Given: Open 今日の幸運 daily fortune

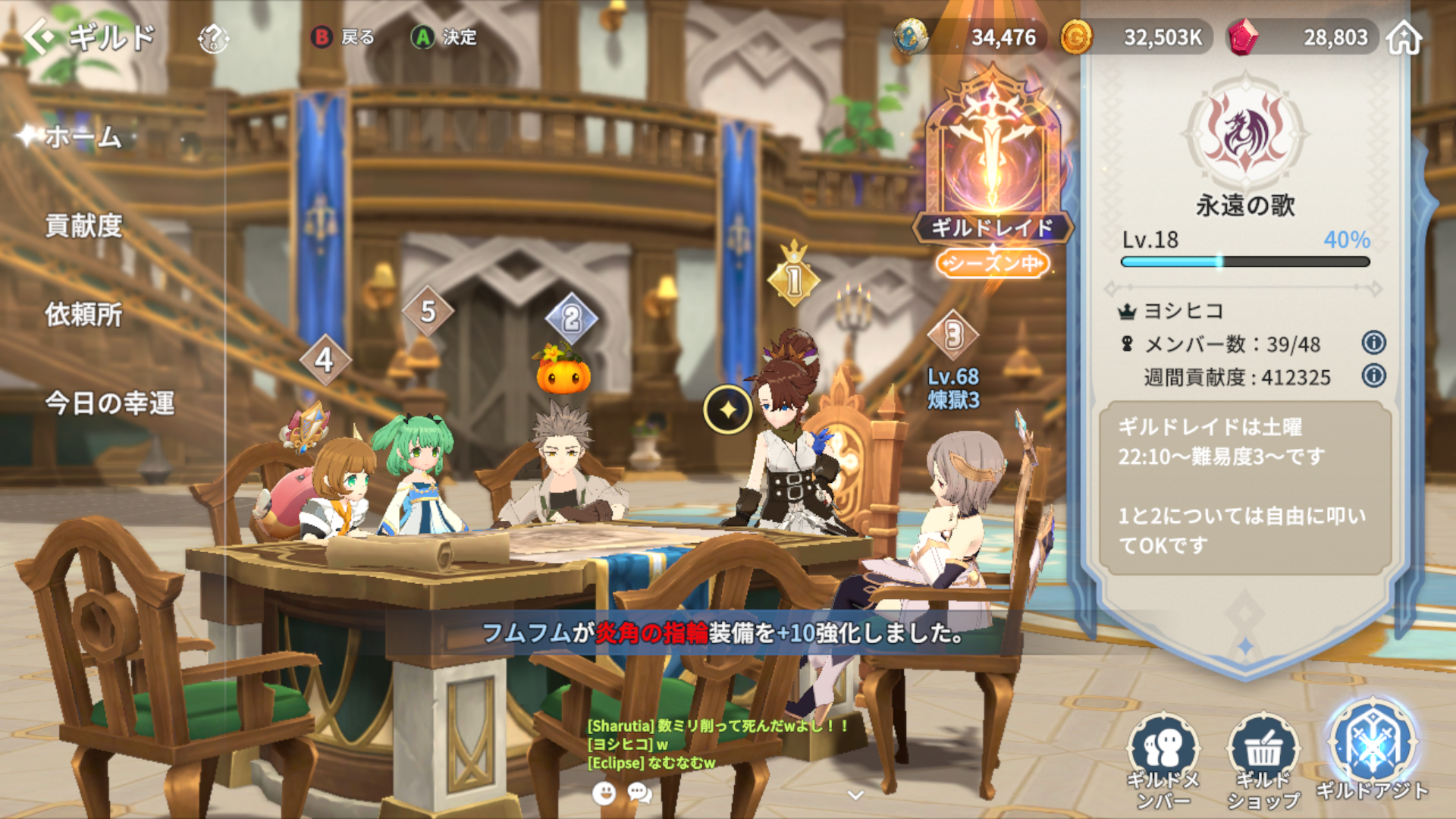Looking at the screenshot, I should click(109, 403).
